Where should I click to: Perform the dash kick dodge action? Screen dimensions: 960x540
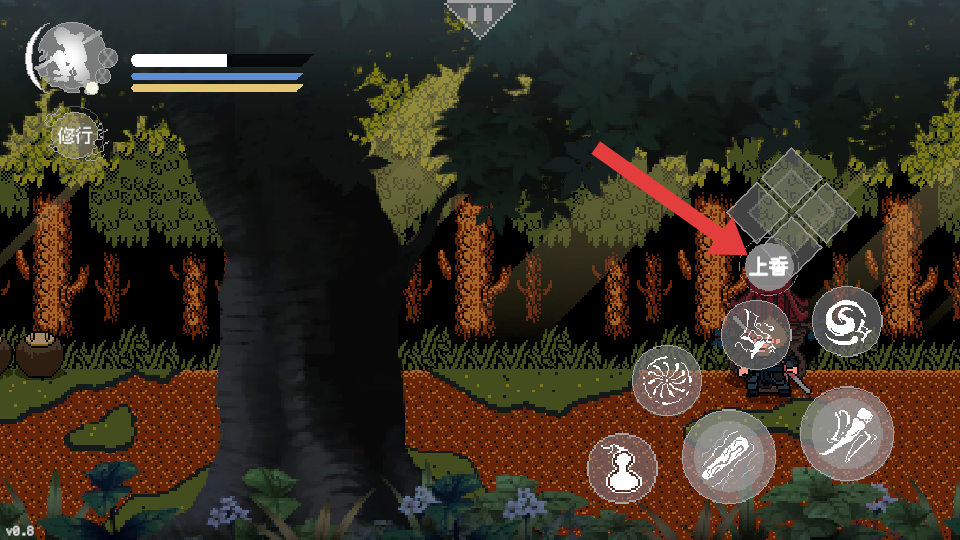coord(845,431)
